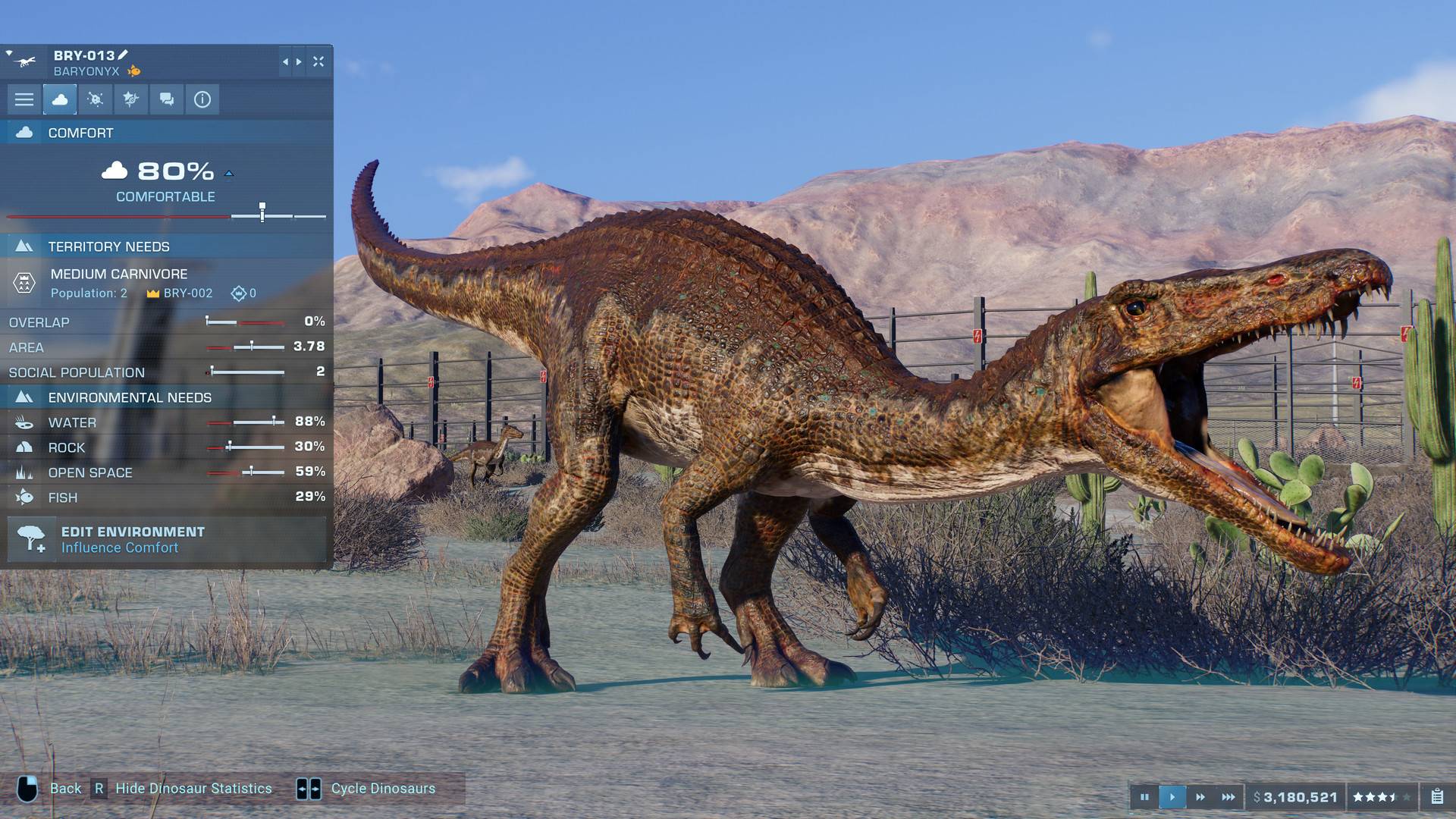The width and height of the screenshot is (1456, 819).
Task: Expand the panel to fullscreen view
Action: coord(318,62)
